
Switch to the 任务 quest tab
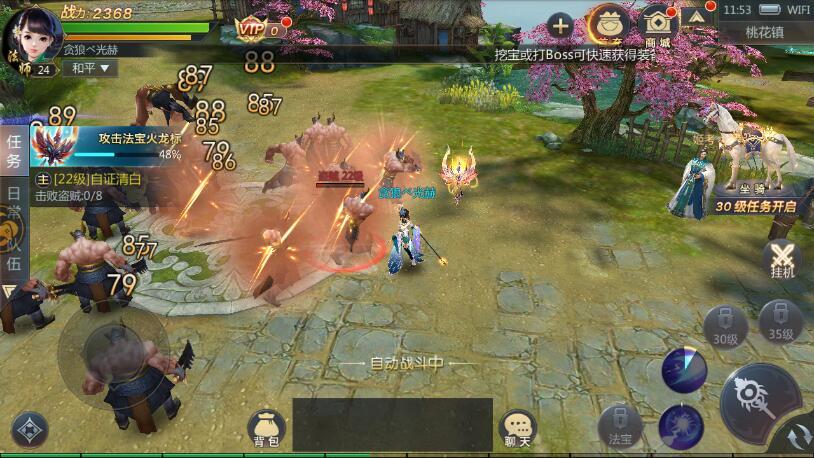click(x=13, y=152)
